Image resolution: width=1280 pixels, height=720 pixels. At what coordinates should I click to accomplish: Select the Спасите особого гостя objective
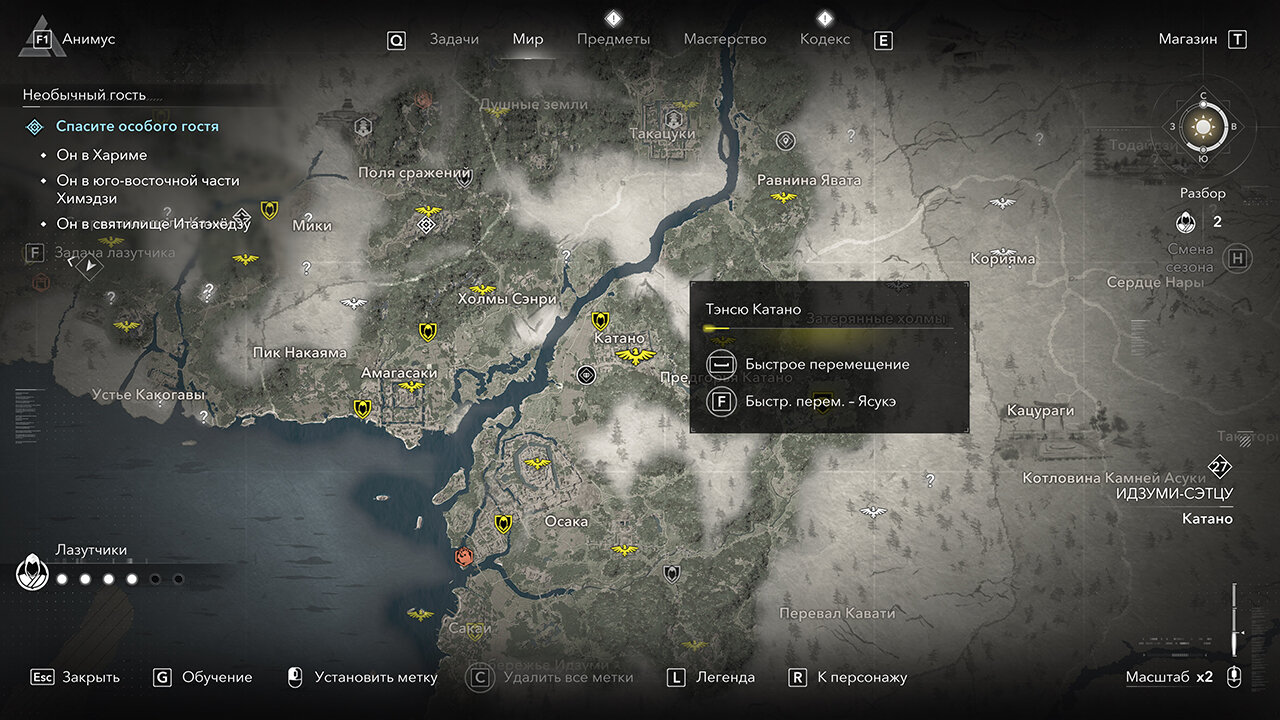pyautogui.click(x=137, y=127)
